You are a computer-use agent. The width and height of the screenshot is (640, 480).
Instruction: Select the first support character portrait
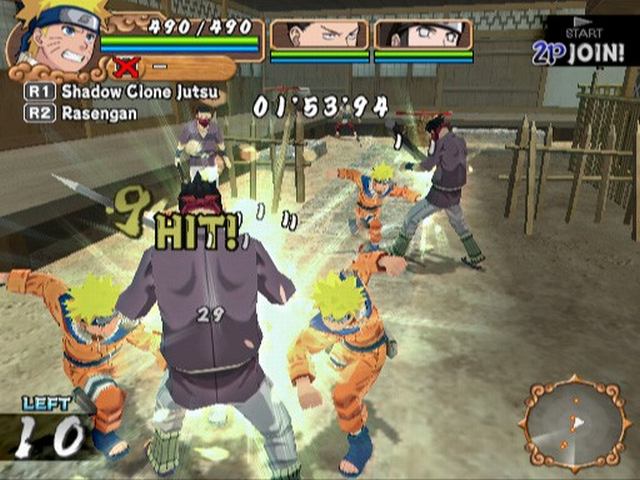[317, 36]
